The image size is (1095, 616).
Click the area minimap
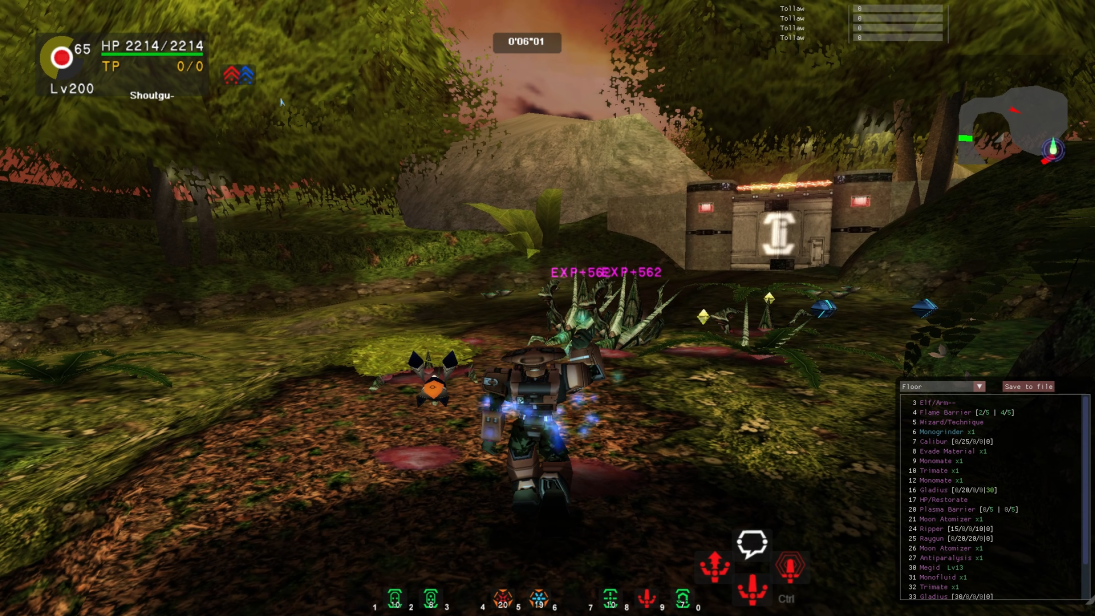1012,125
